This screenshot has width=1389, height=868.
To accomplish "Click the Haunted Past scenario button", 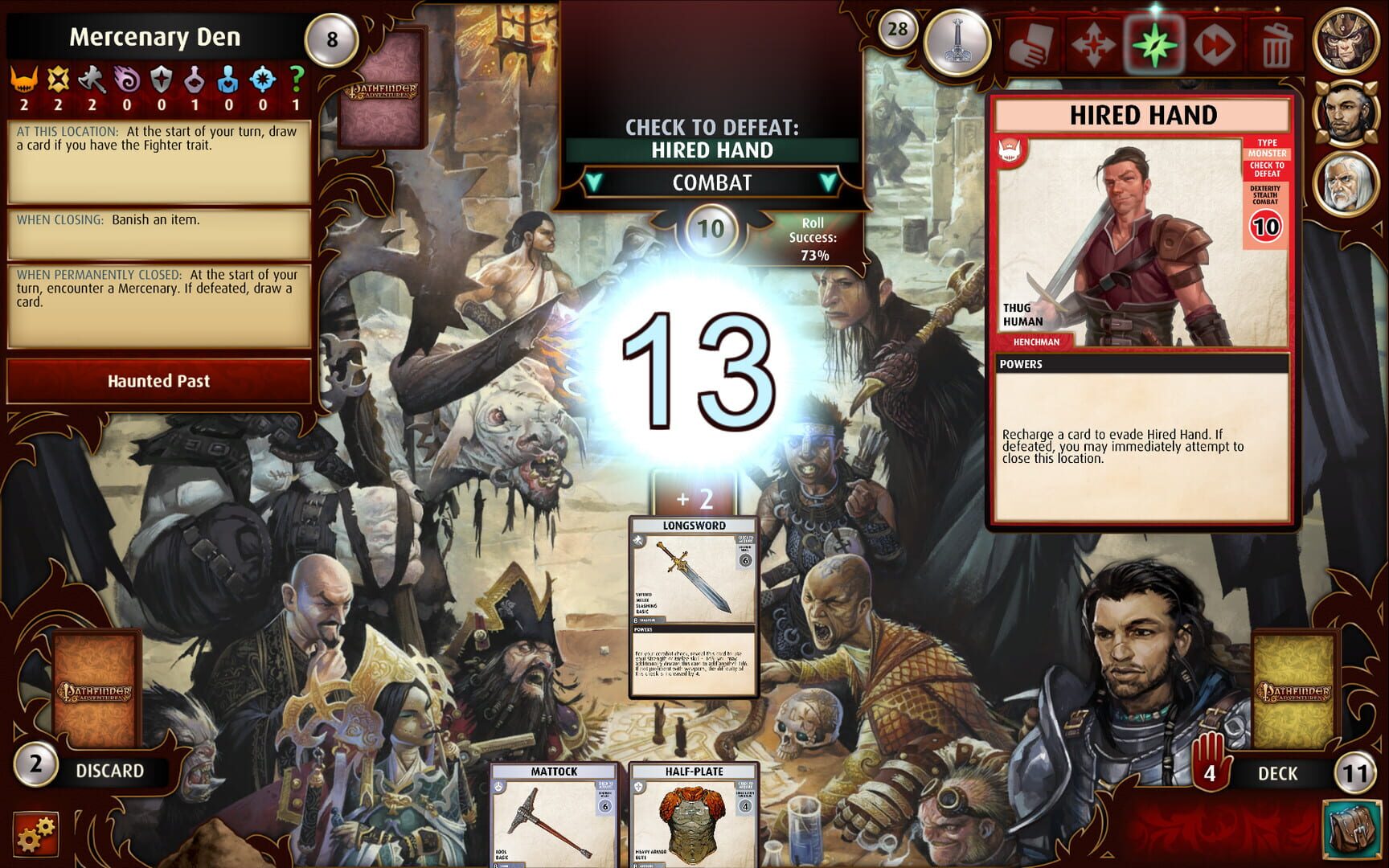I will (158, 381).
